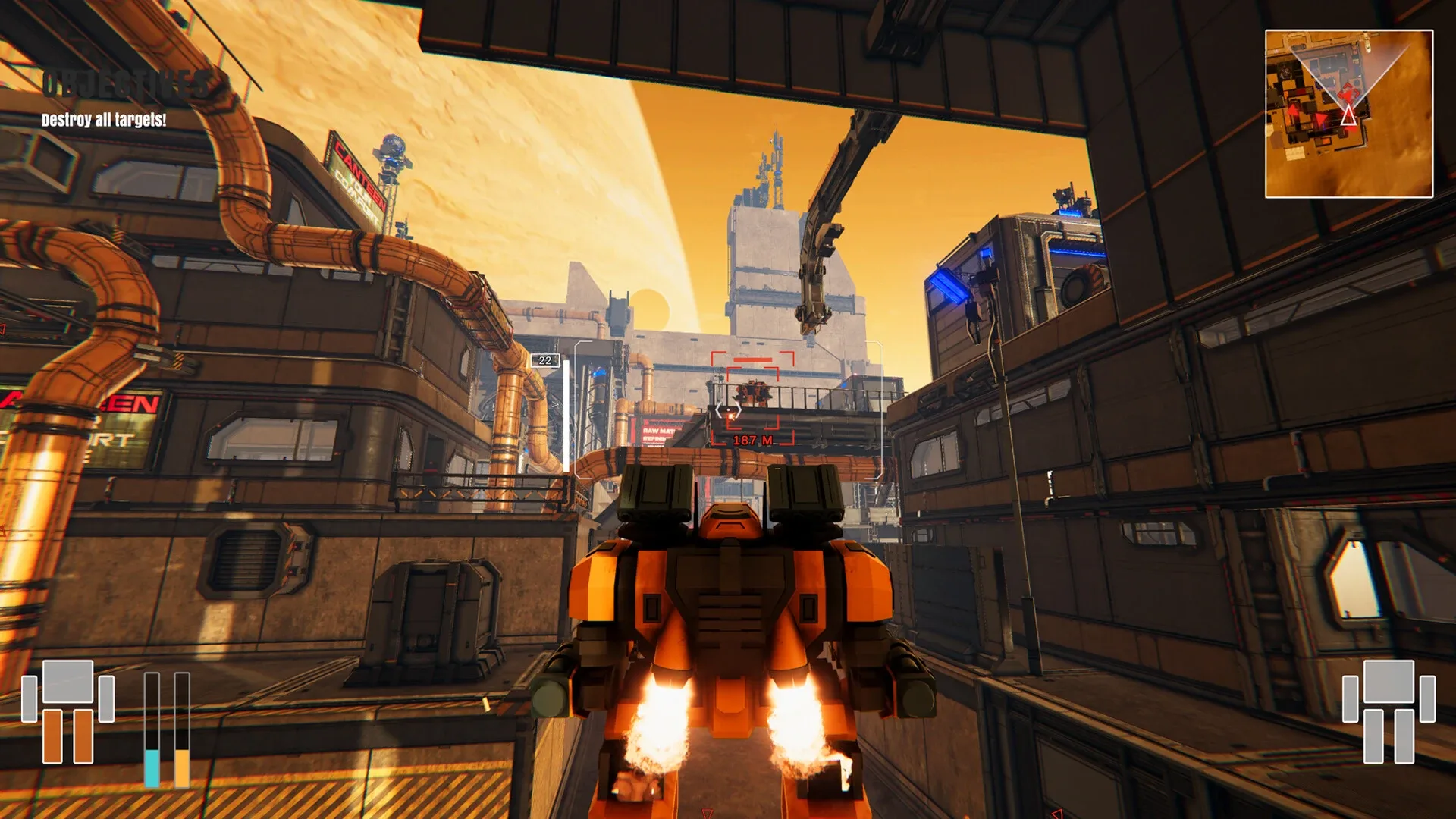
Task: Select the orange leg segment on the damage readout
Action: coord(53,736)
